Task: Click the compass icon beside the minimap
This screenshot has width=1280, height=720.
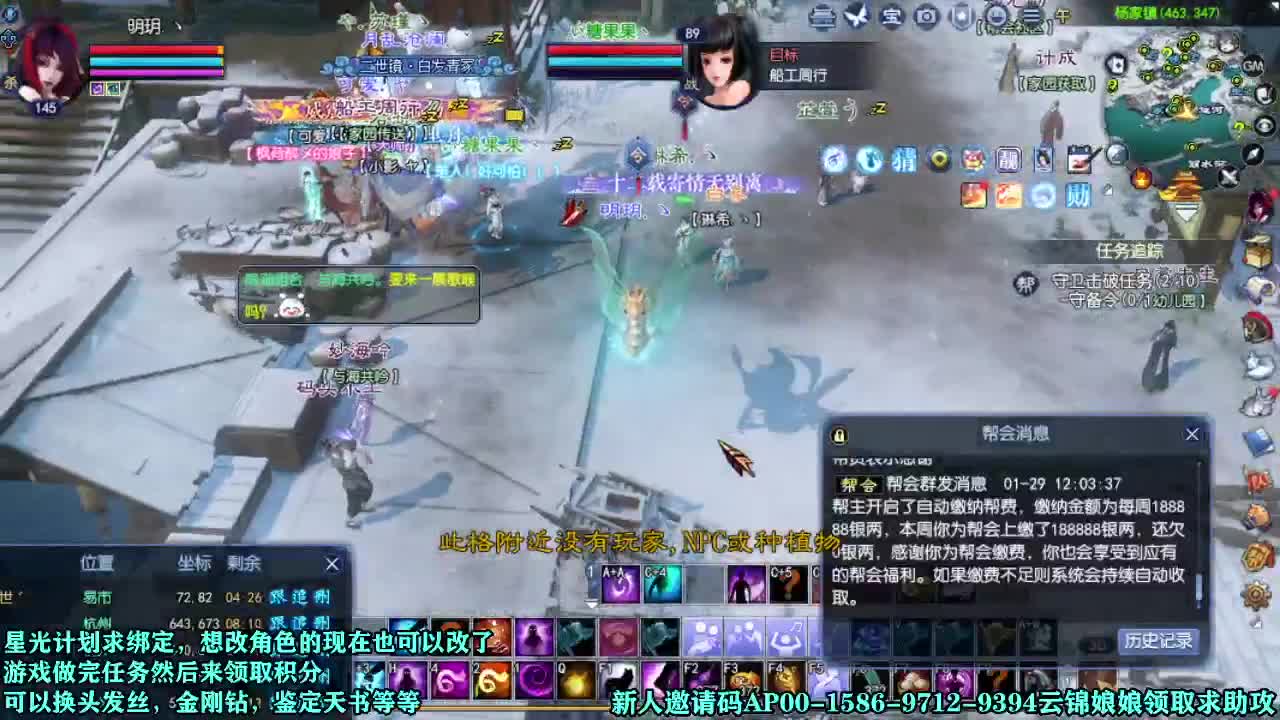Action: (1252, 154)
